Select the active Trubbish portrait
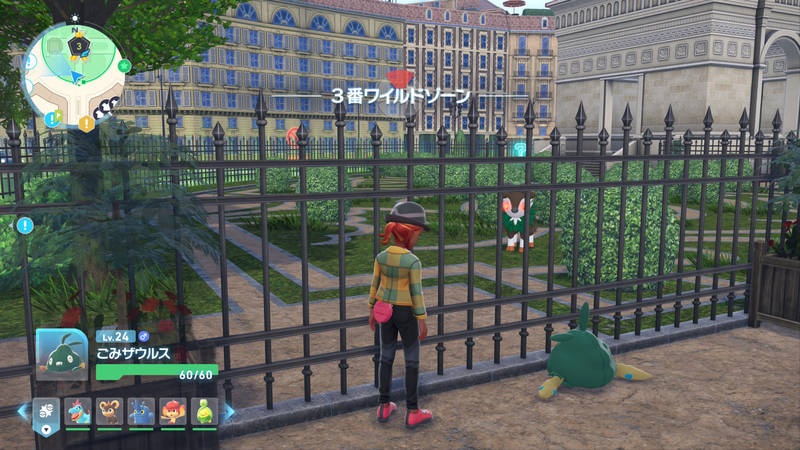This screenshot has width=800, height=450. pyautogui.click(x=62, y=354)
